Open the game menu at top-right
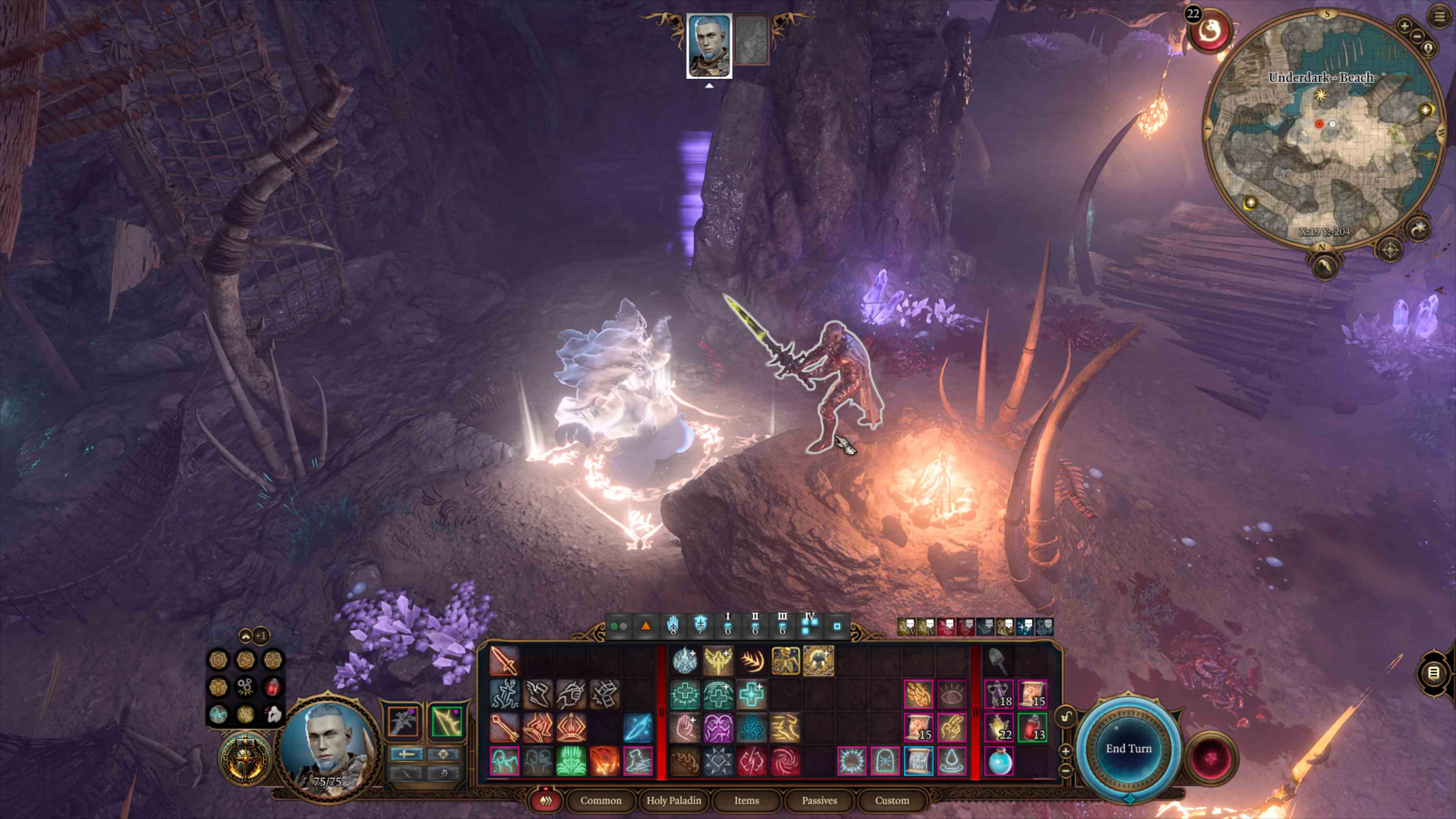Image resolution: width=1456 pixels, height=819 pixels. (1439, 16)
